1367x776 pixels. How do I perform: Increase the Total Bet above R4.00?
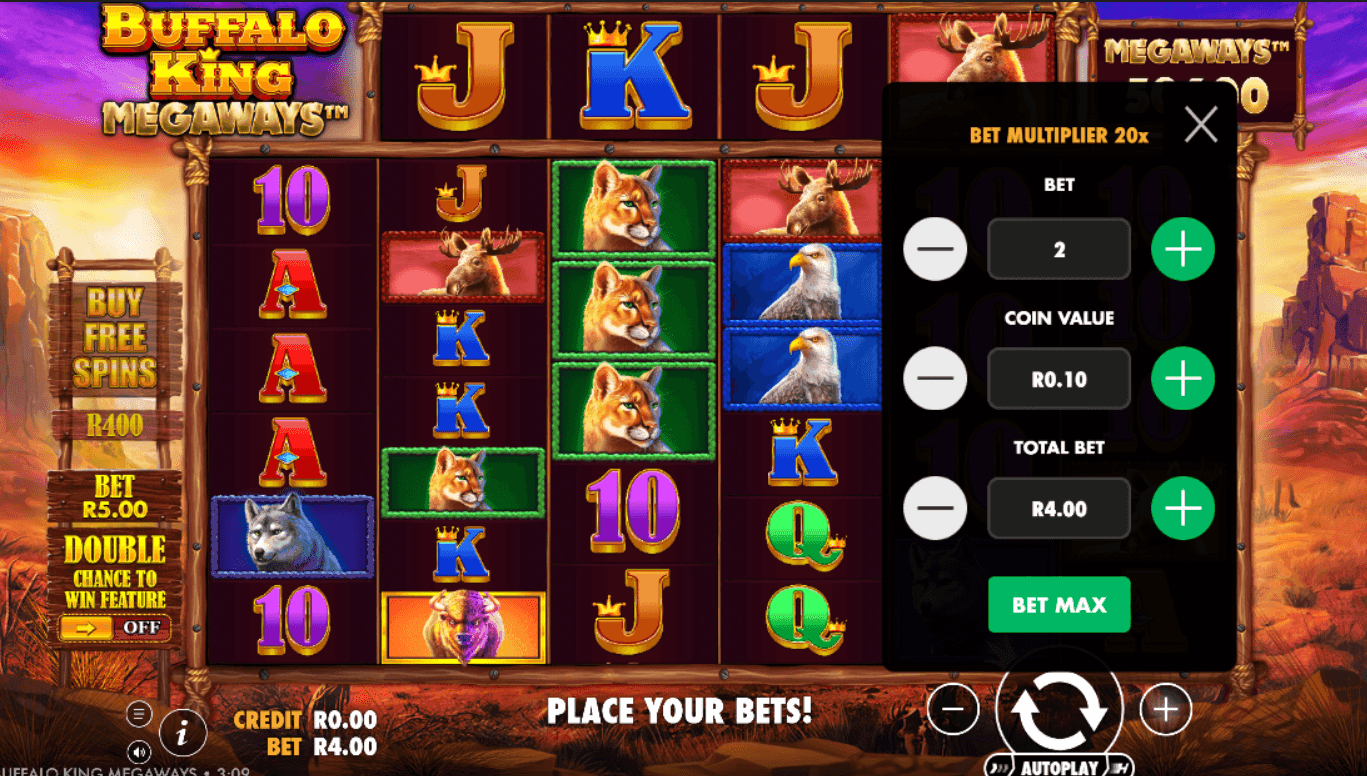pos(1184,508)
